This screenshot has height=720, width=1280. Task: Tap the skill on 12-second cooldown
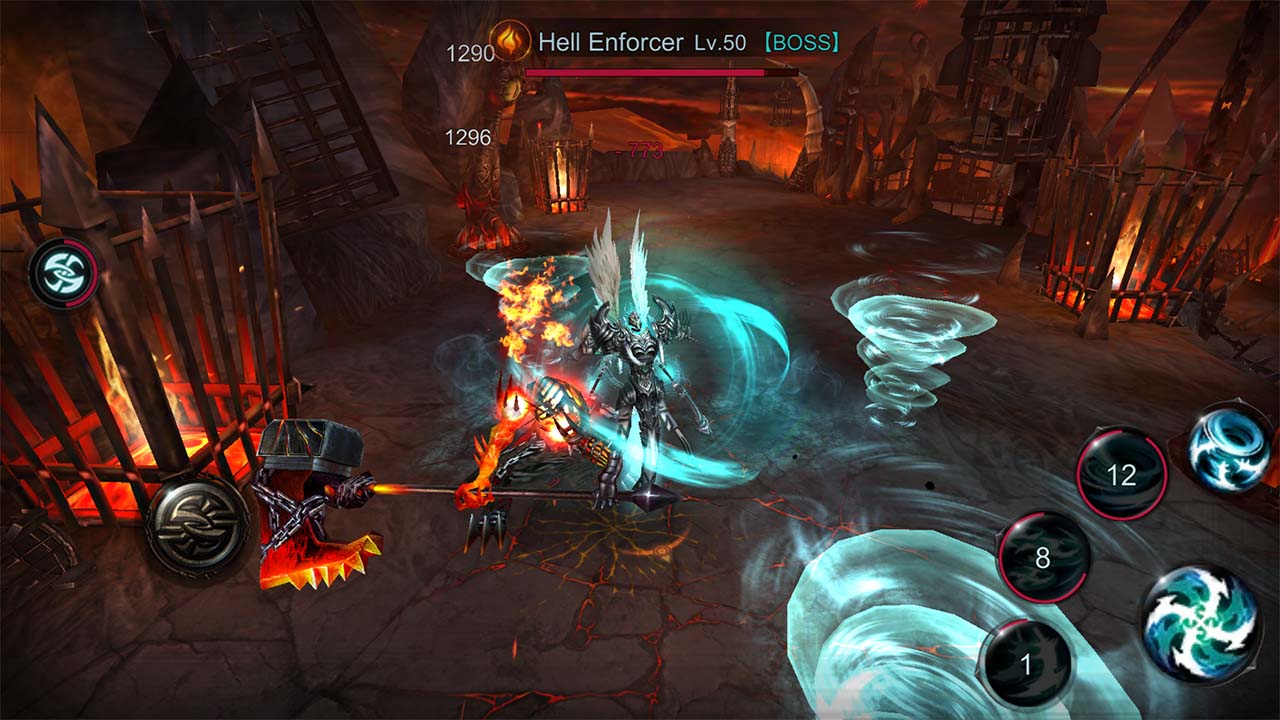click(x=1122, y=474)
